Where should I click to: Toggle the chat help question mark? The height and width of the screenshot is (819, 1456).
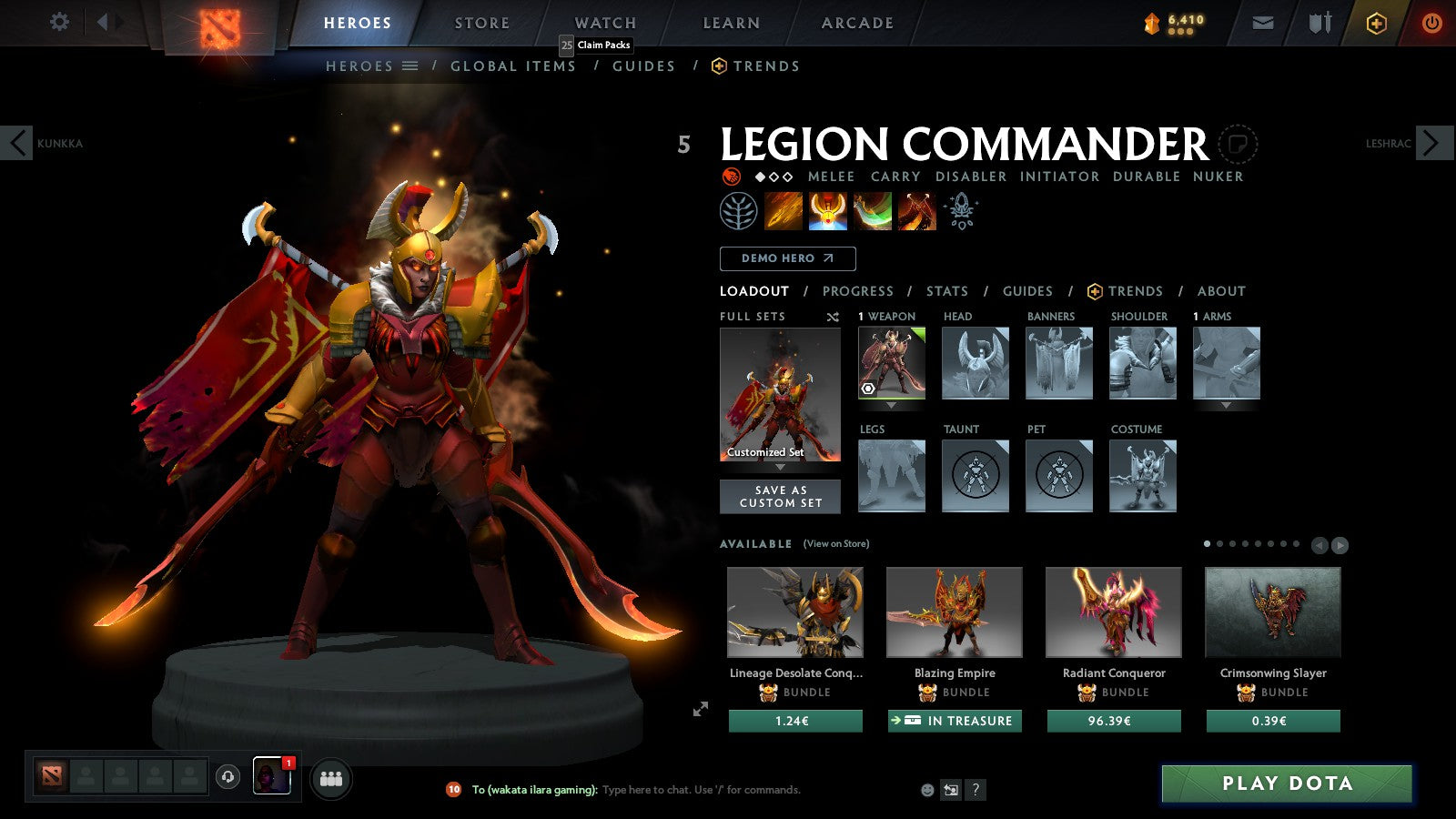coord(976,790)
